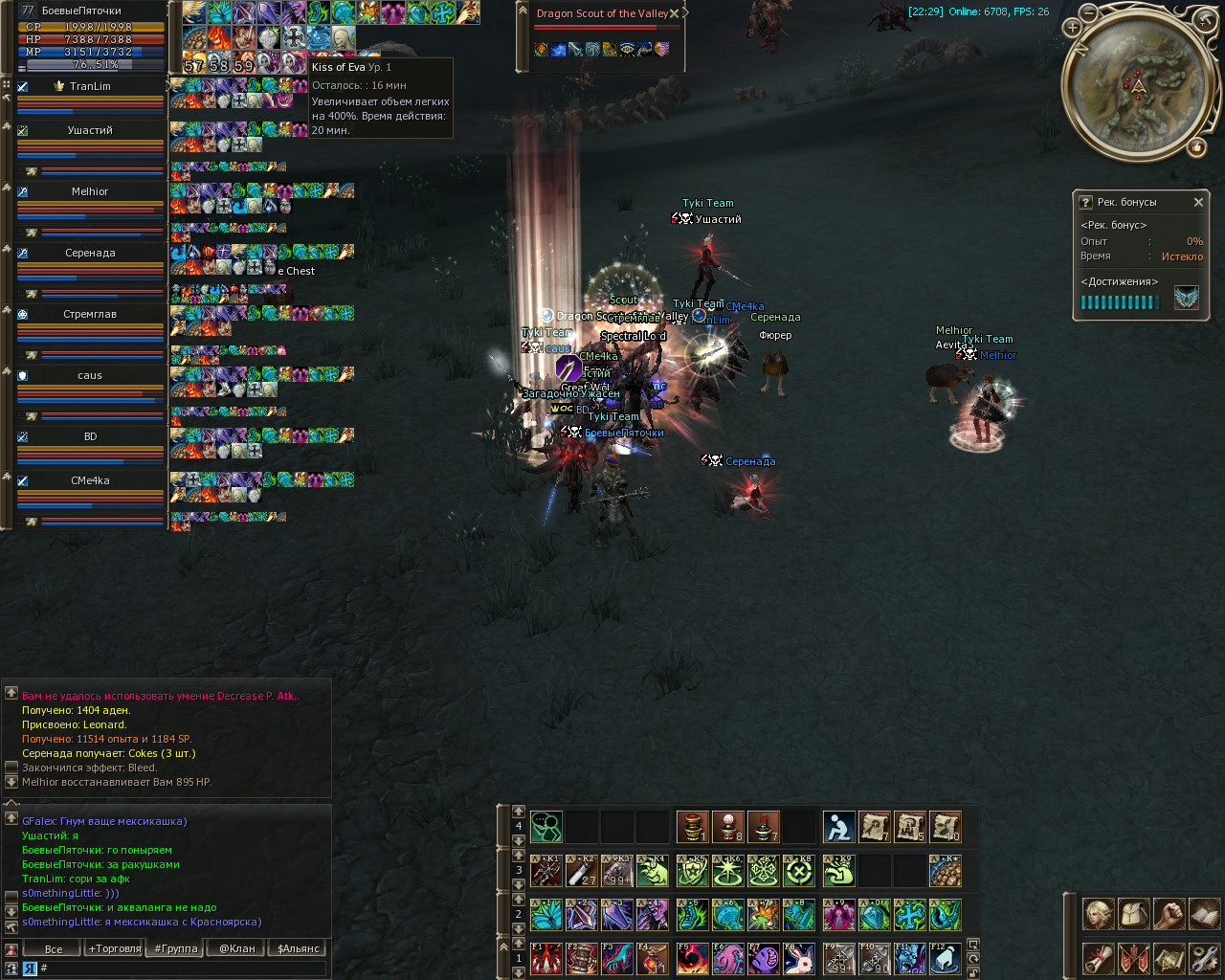Switch chat to the #Группа tab
1225x980 pixels.
tap(176, 948)
